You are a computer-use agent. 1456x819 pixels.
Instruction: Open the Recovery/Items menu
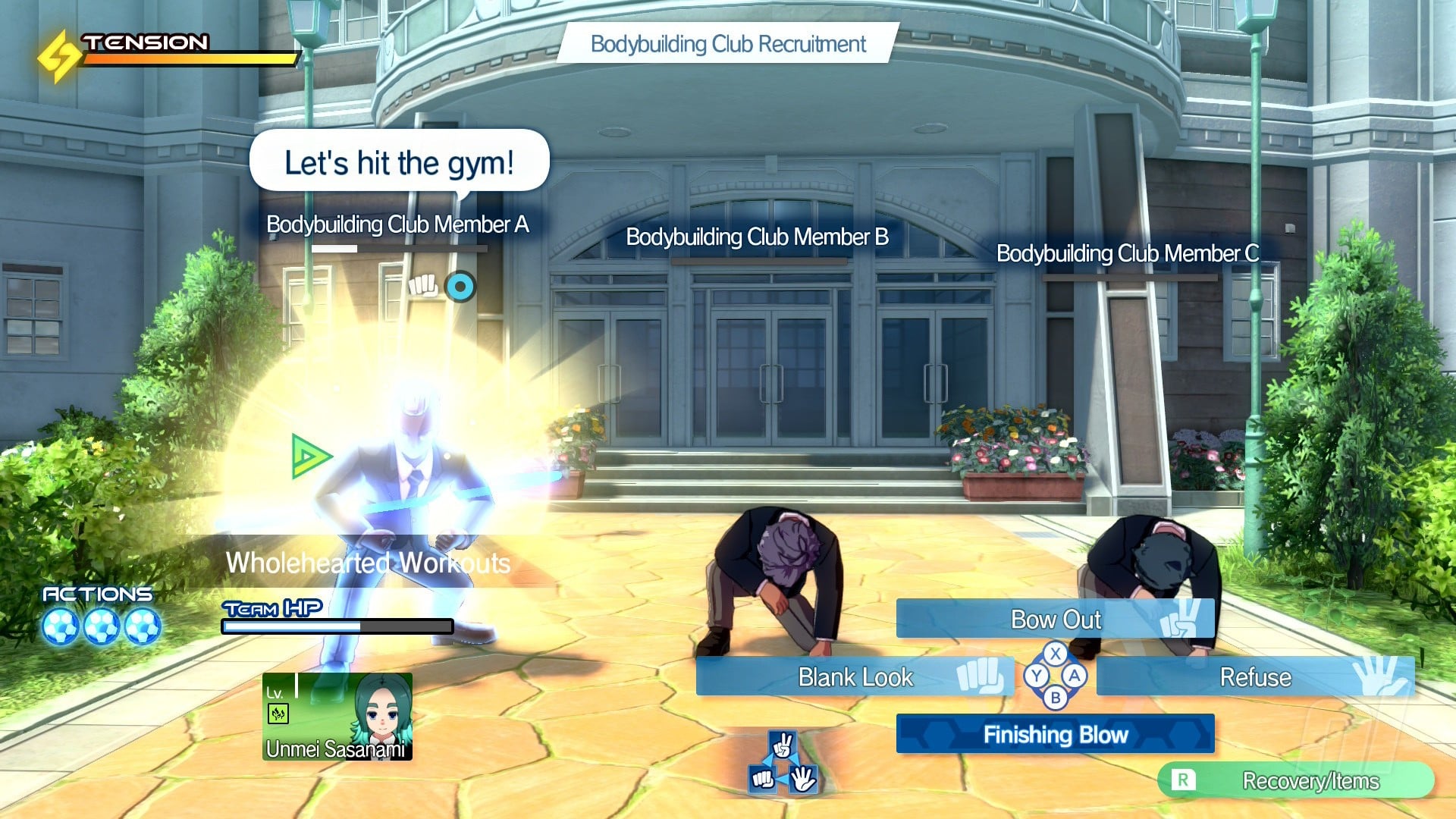pyautogui.click(x=1295, y=780)
